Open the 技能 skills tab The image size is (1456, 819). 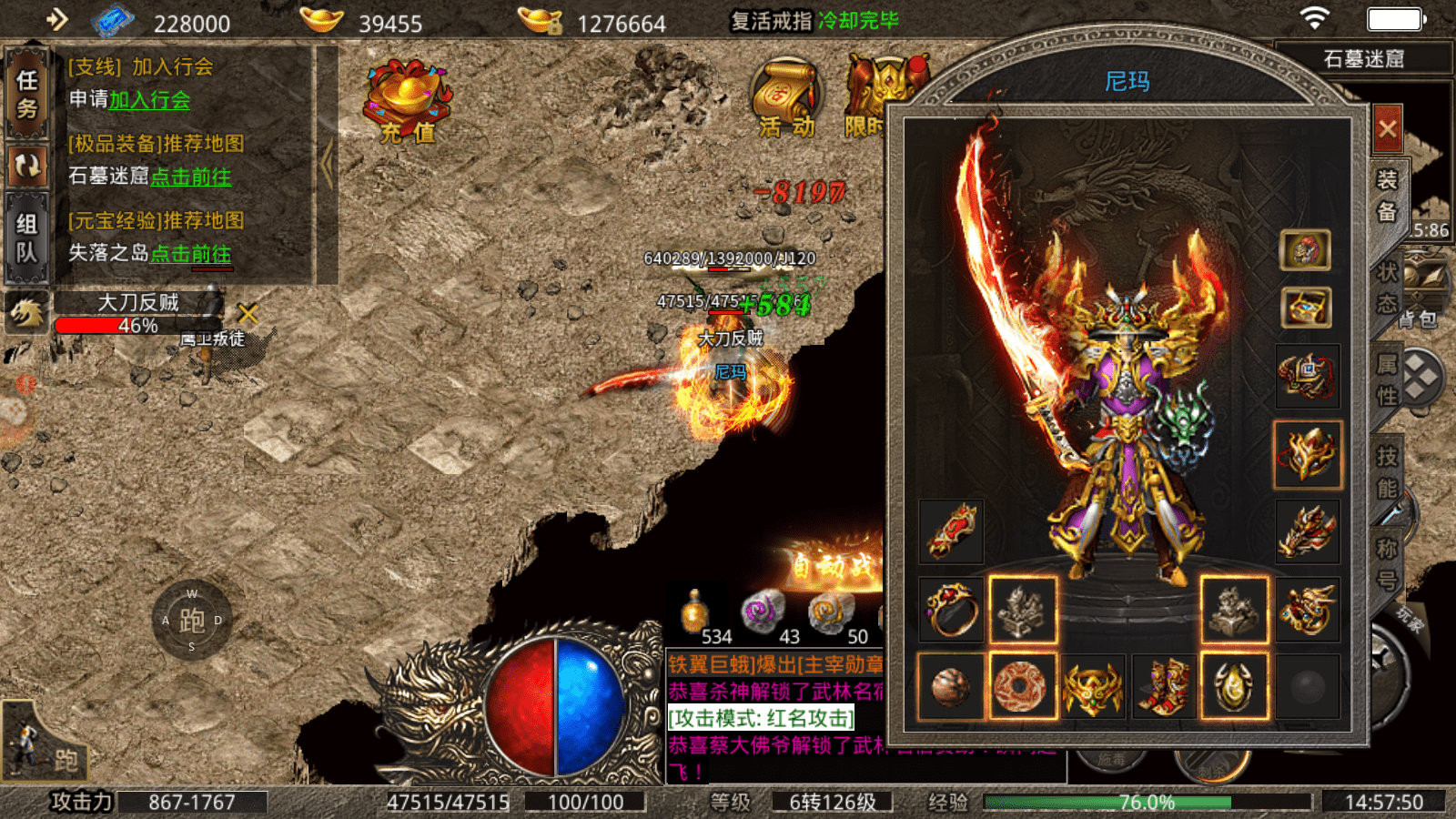(1386, 472)
